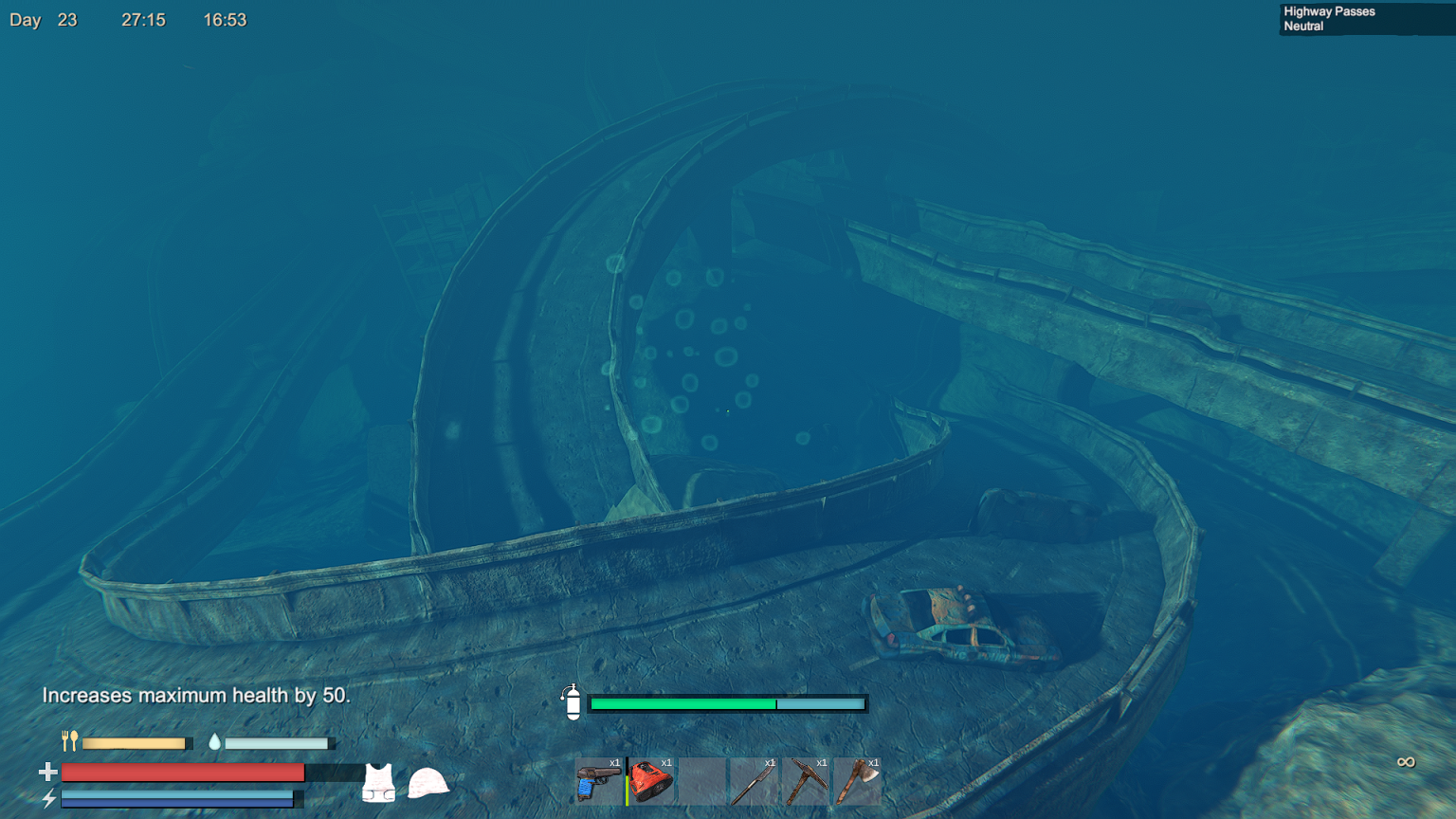Click the oxygen tank icon beside the green bar
This screenshot has width=1456, height=819.
[573, 703]
